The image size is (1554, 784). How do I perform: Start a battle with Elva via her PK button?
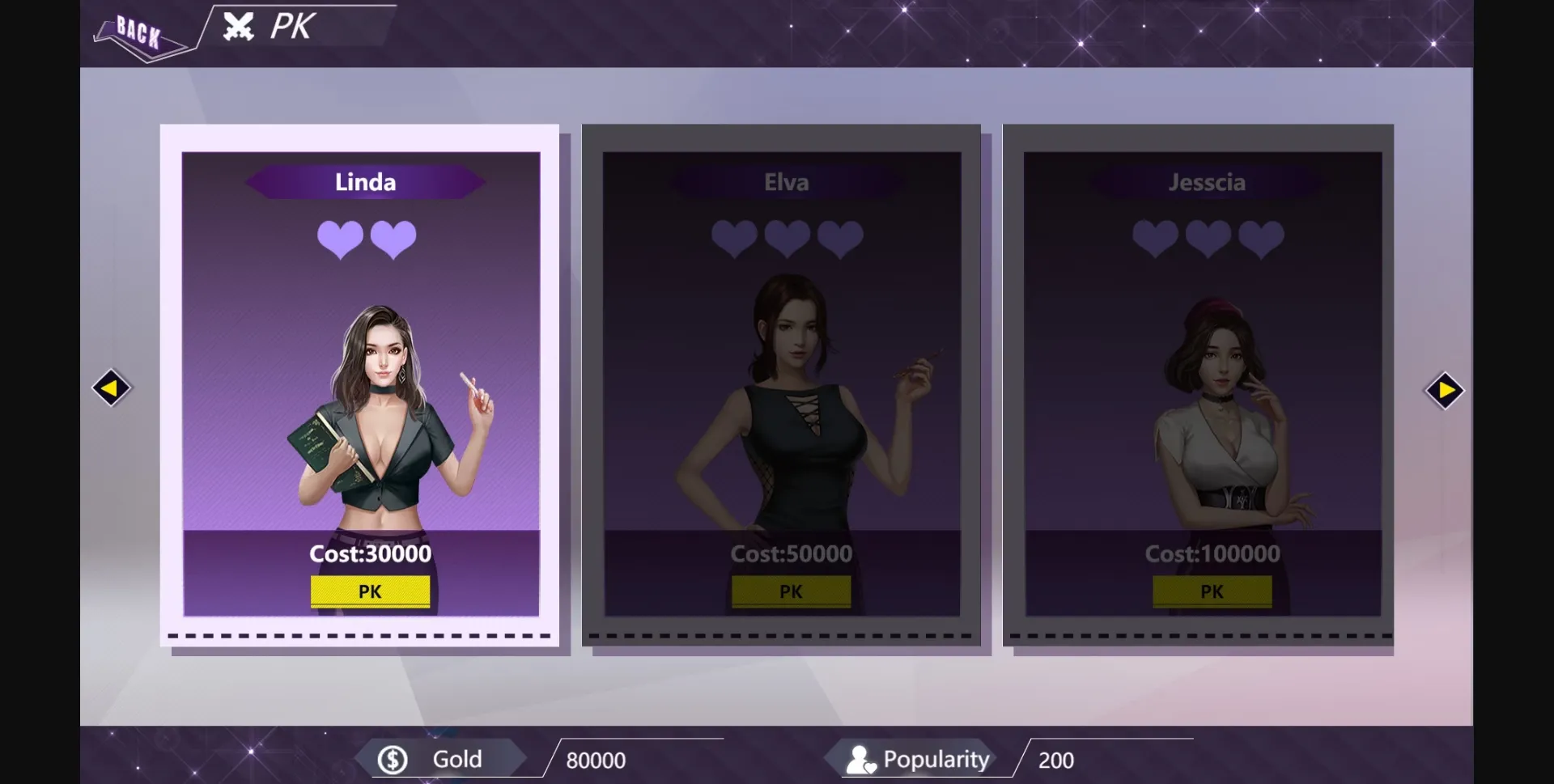pyautogui.click(x=792, y=591)
